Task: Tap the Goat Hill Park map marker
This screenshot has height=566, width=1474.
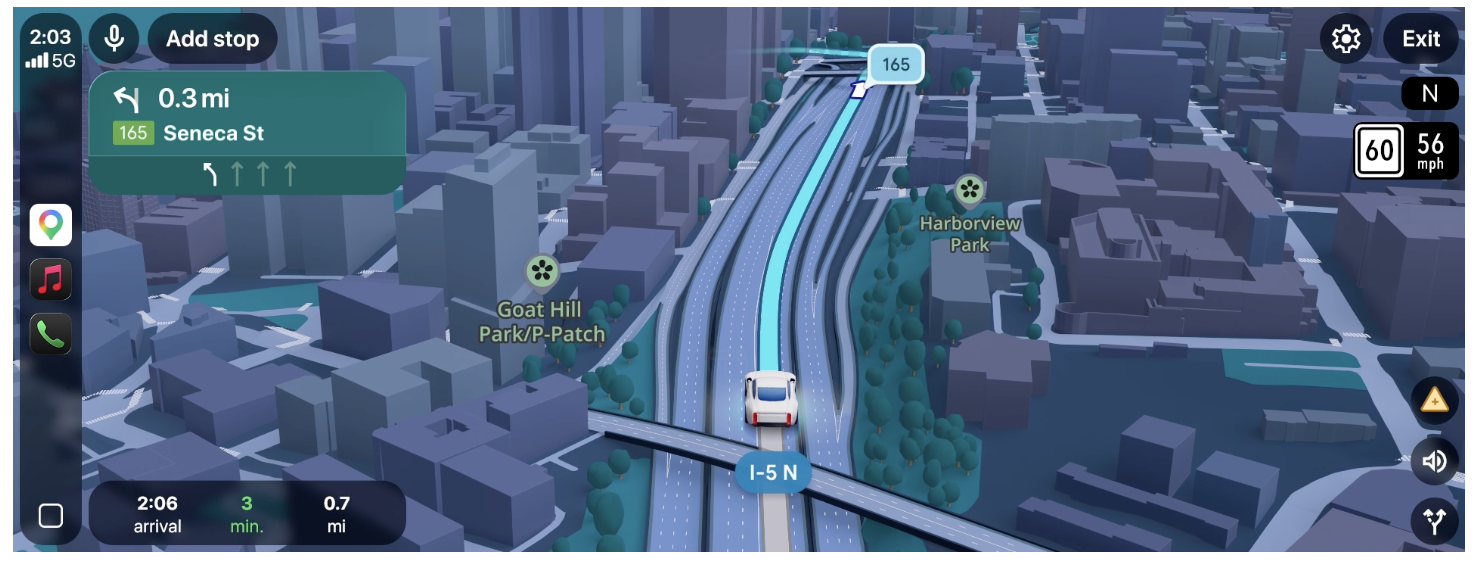Action: click(x=542, y=270)
